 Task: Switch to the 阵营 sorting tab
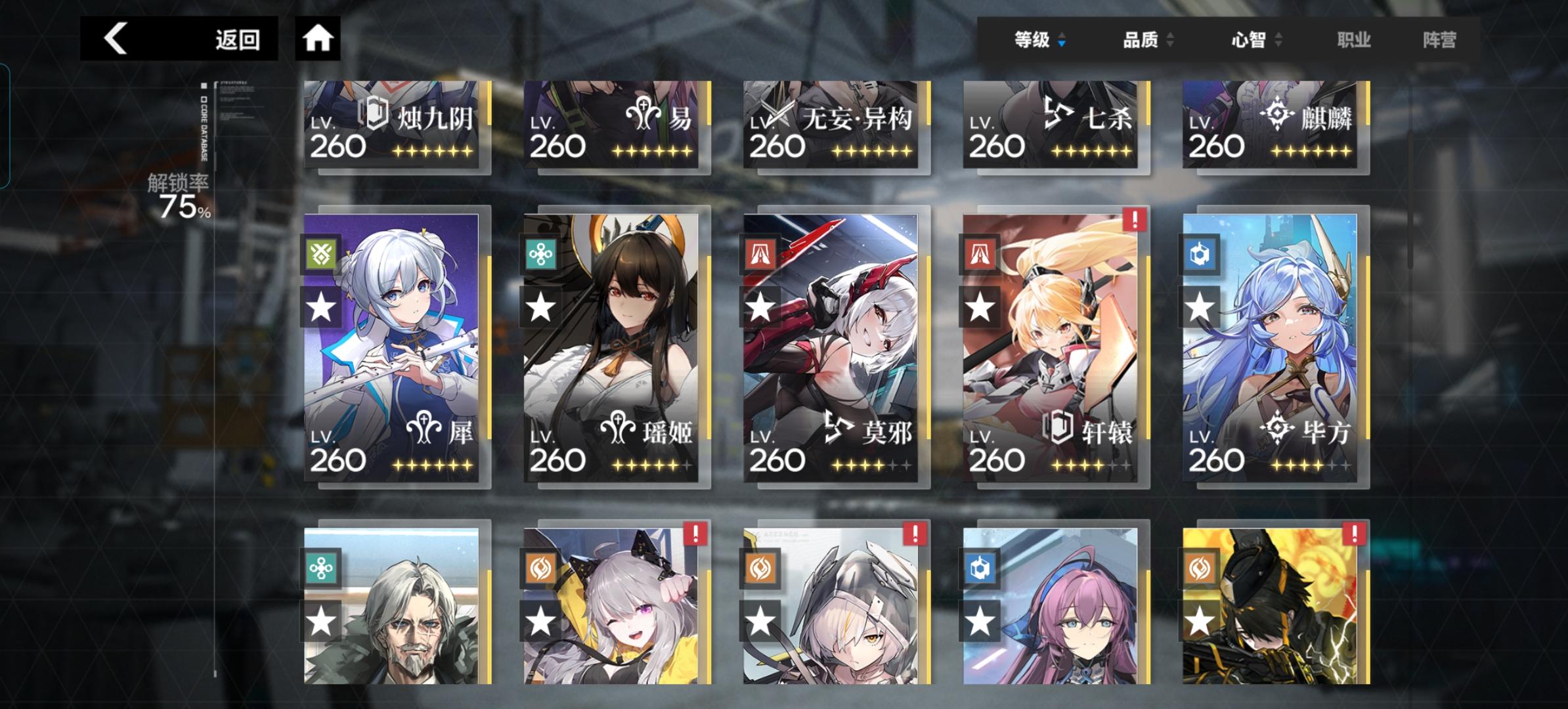(1441, 40)
